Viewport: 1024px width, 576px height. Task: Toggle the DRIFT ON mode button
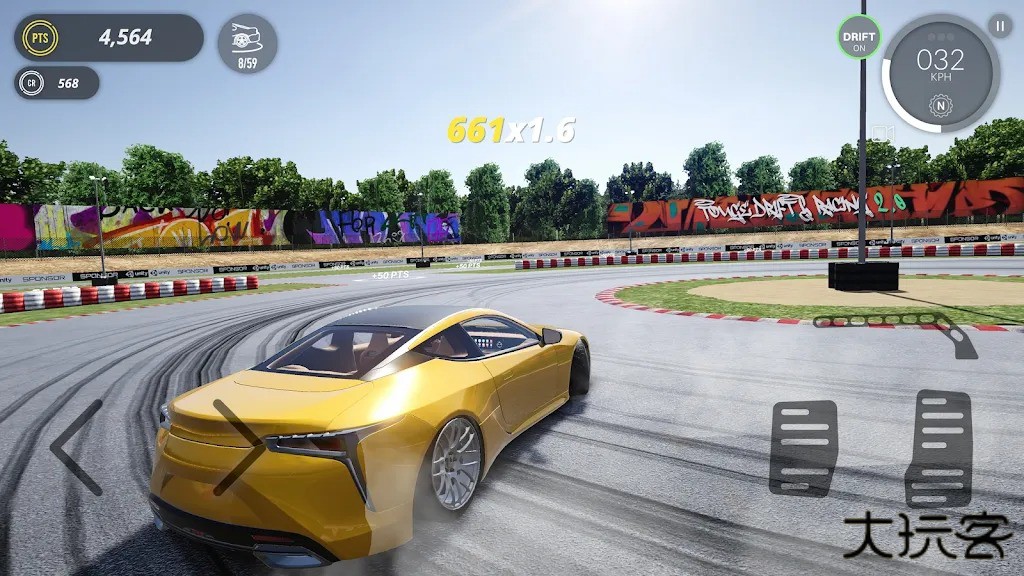859,37
